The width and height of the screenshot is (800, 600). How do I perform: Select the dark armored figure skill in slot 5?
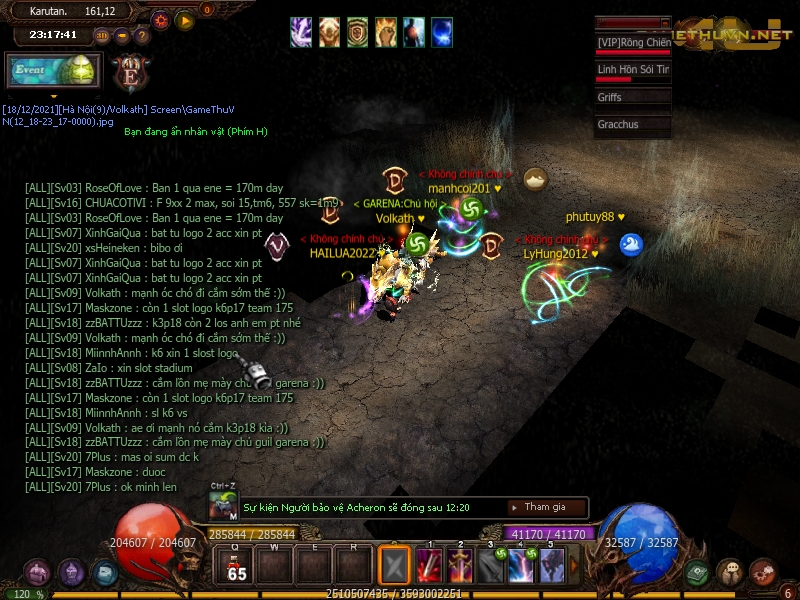[x=552, y=566]
